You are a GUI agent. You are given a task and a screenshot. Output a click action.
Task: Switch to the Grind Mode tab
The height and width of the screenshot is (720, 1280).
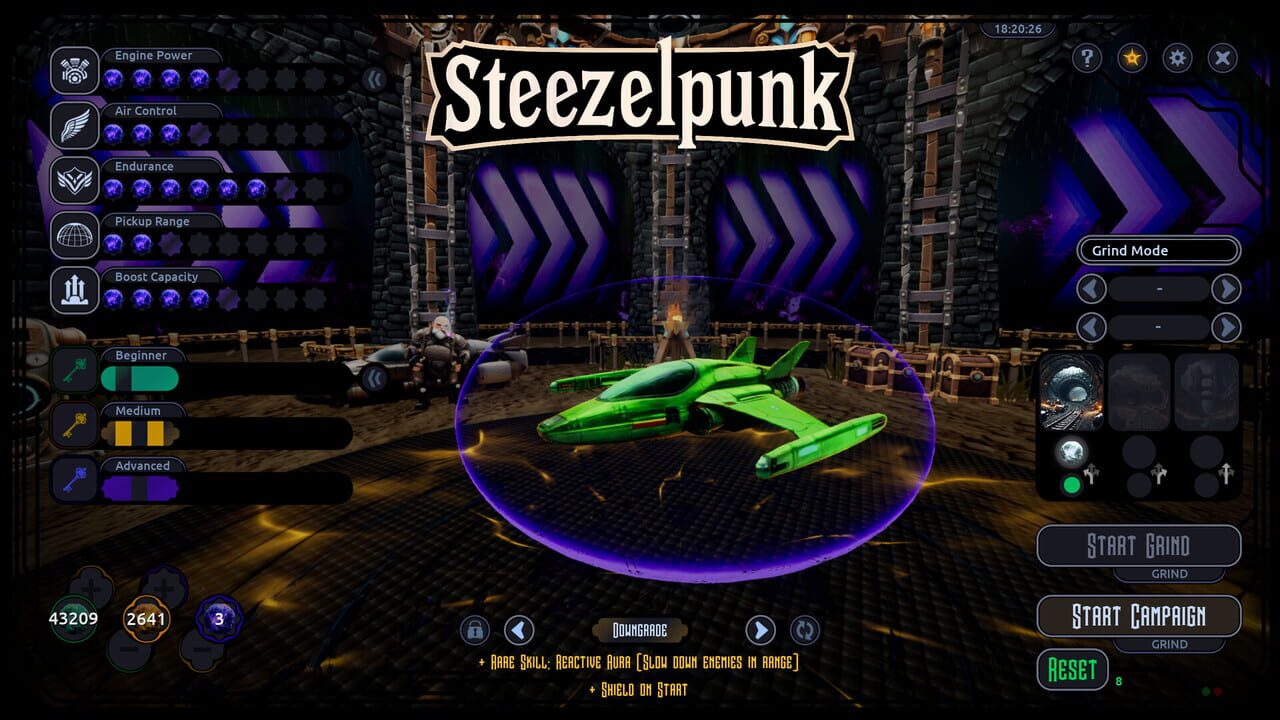pos(1157,250)
